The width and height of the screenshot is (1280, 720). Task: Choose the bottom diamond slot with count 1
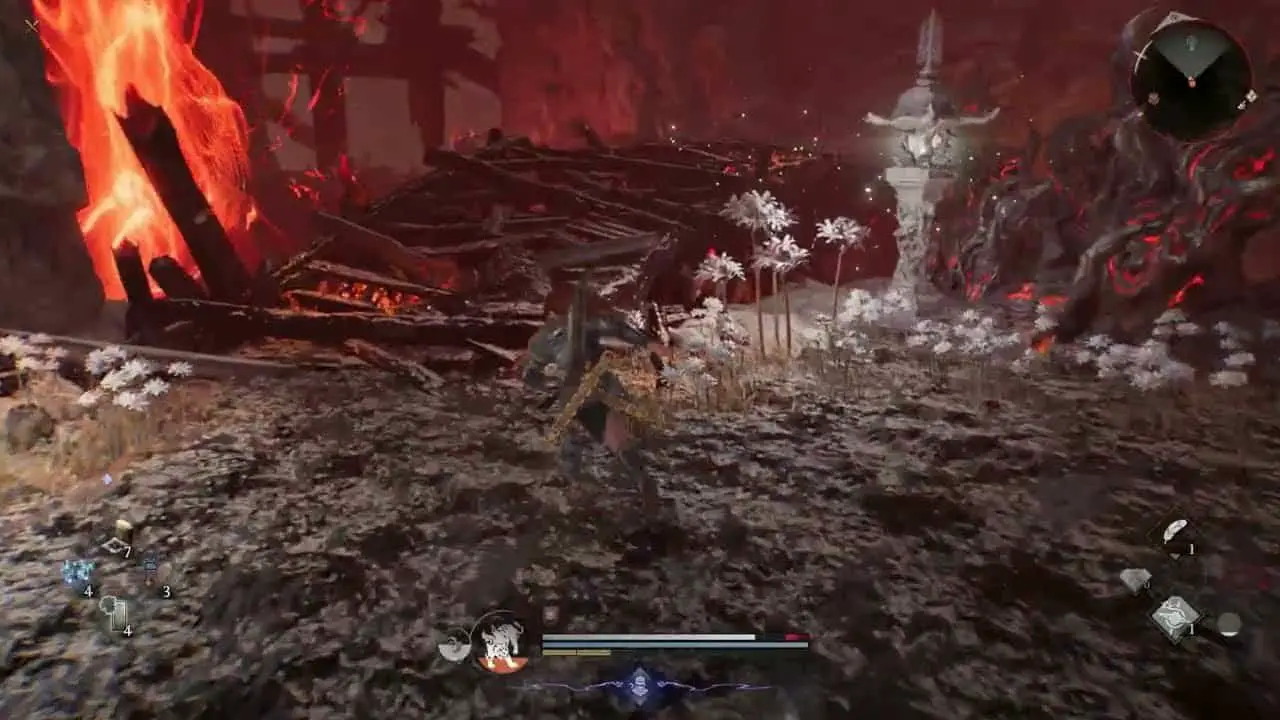(x=1176, y=616)
